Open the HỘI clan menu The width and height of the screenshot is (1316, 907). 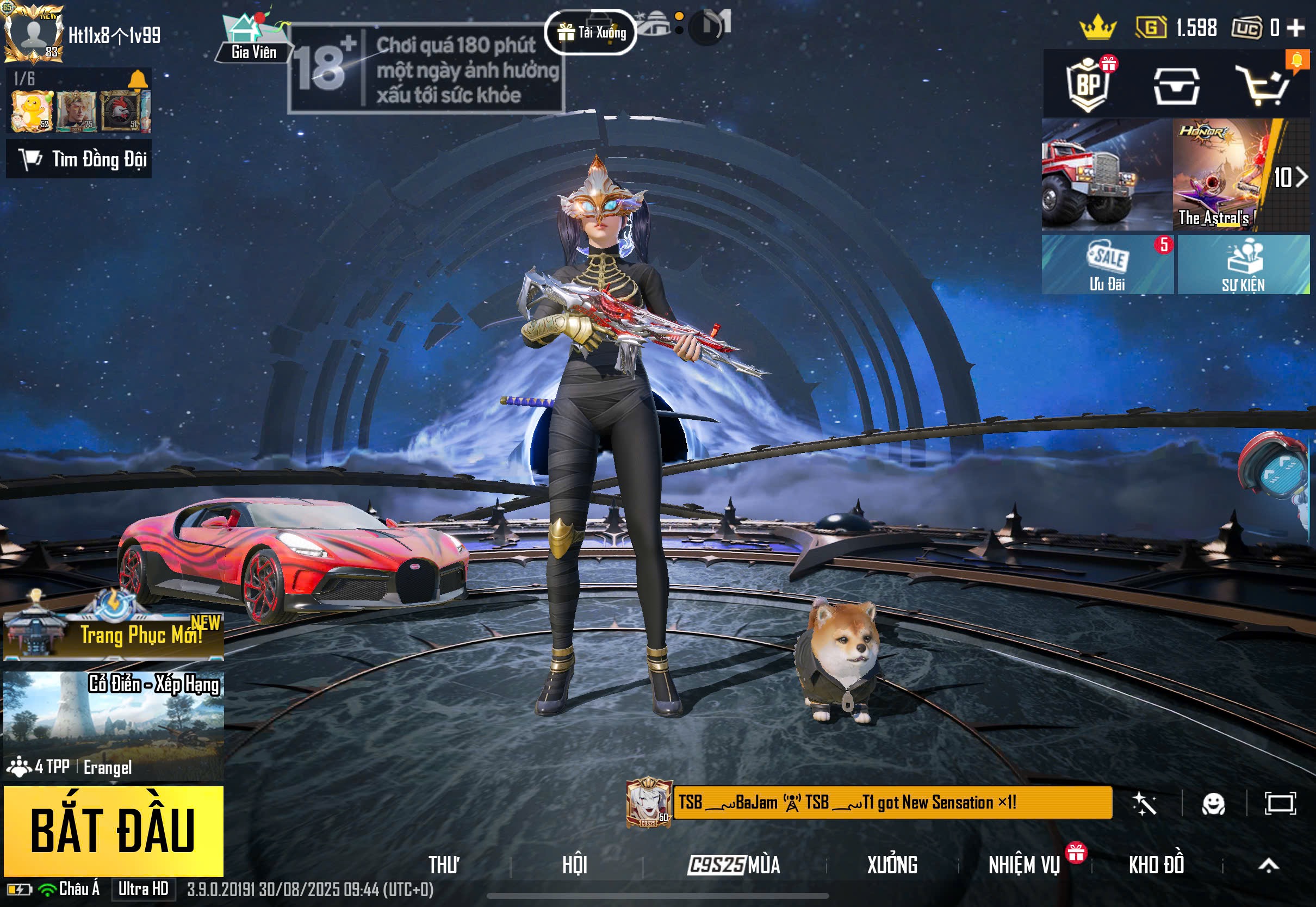tap(574, 865)
